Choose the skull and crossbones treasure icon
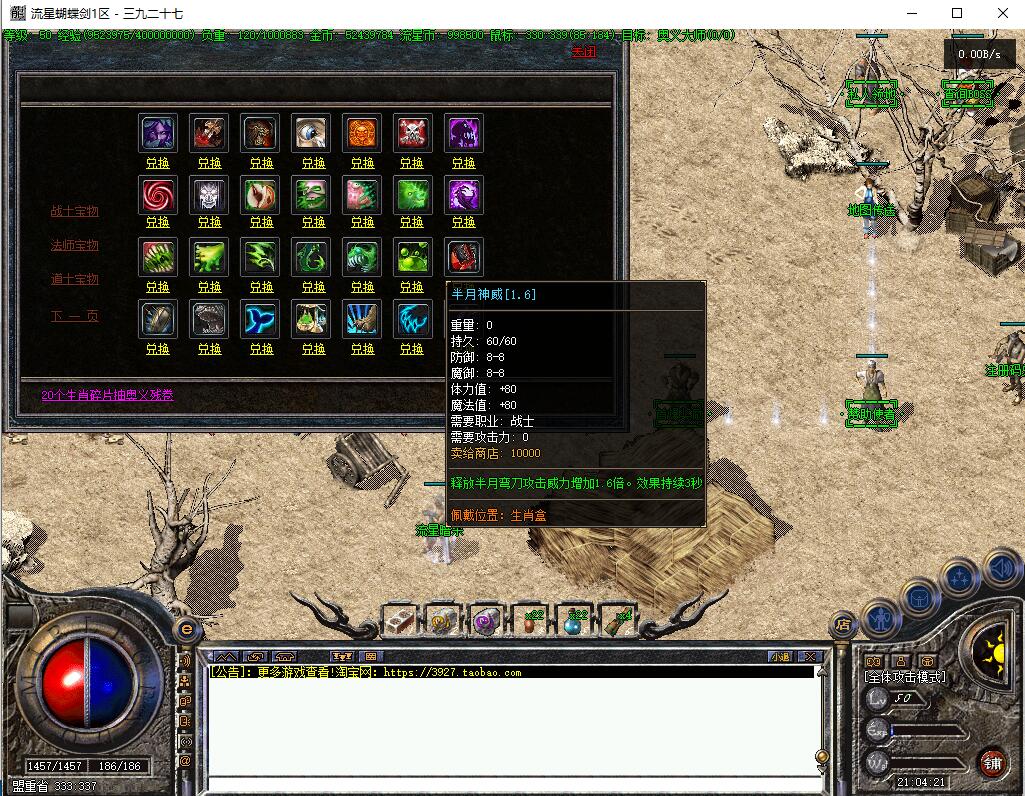 click(x=412, y=132)
